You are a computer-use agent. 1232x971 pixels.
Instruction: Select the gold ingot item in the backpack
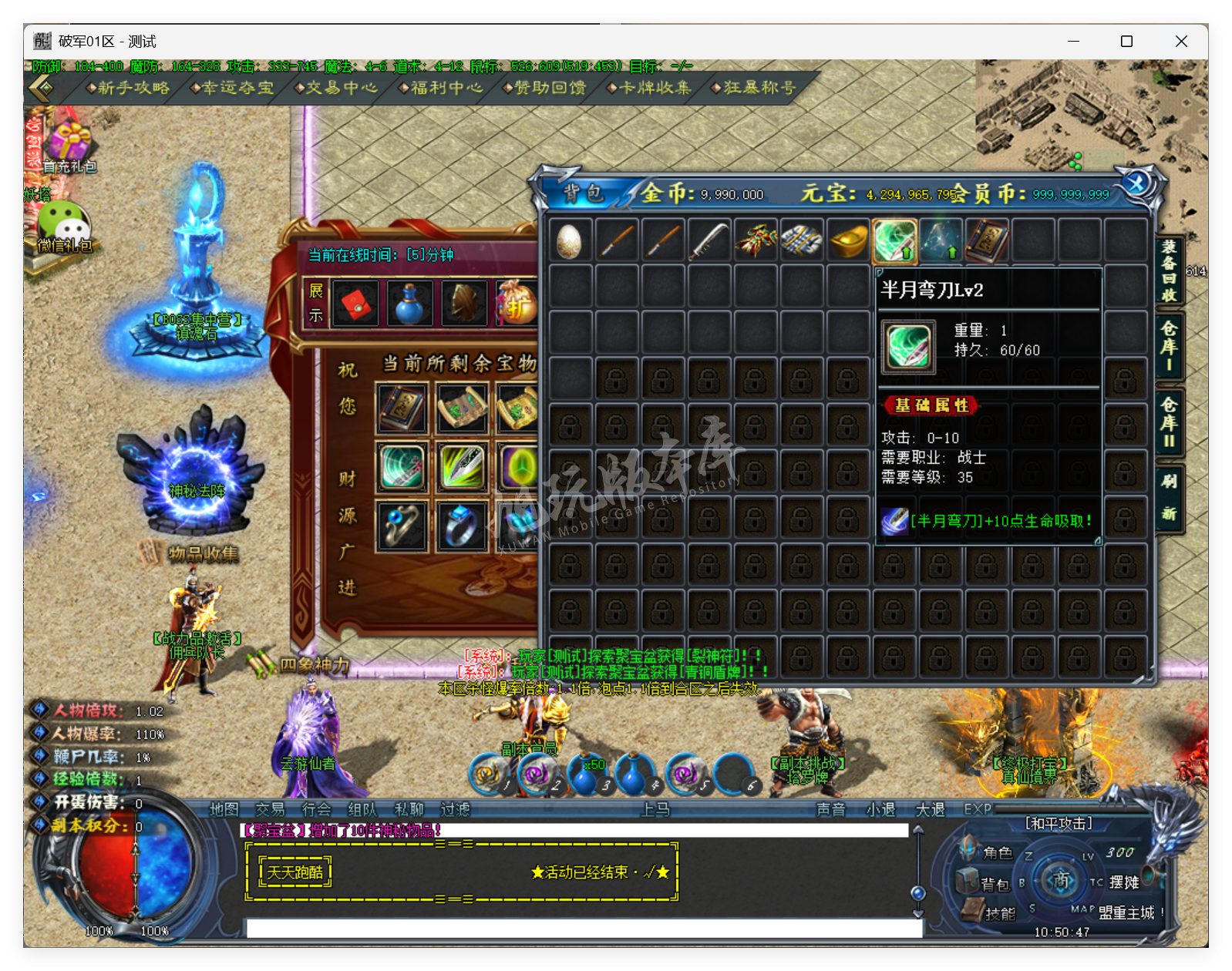[847, 240]
